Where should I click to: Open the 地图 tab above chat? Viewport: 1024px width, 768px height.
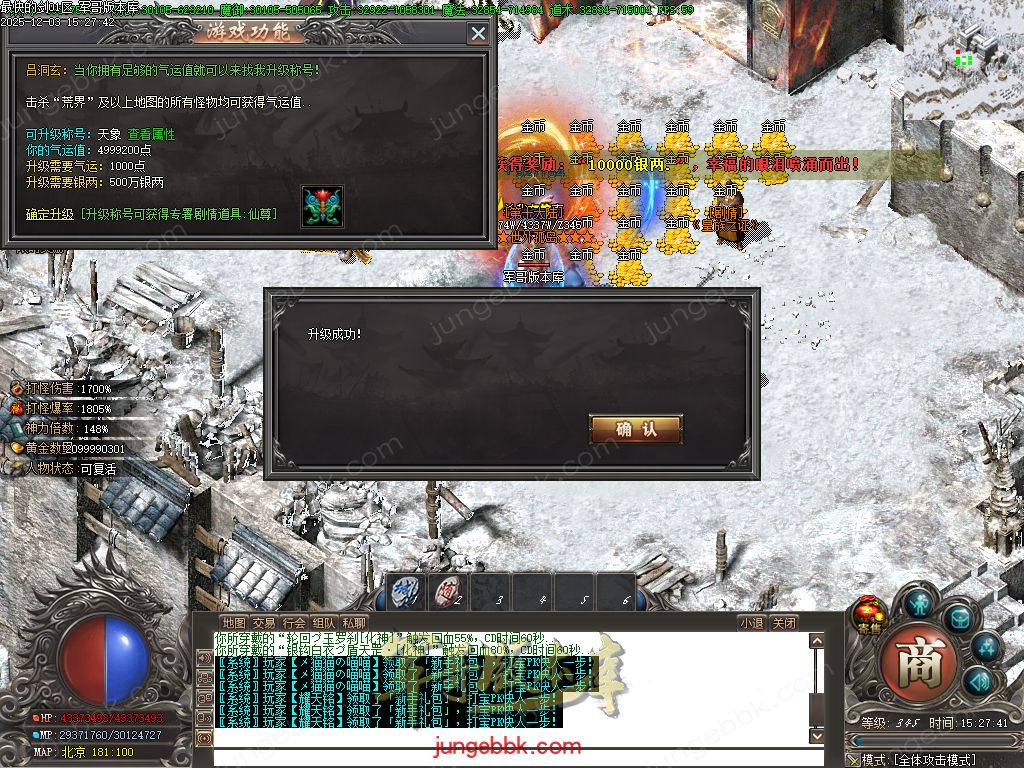234,622
